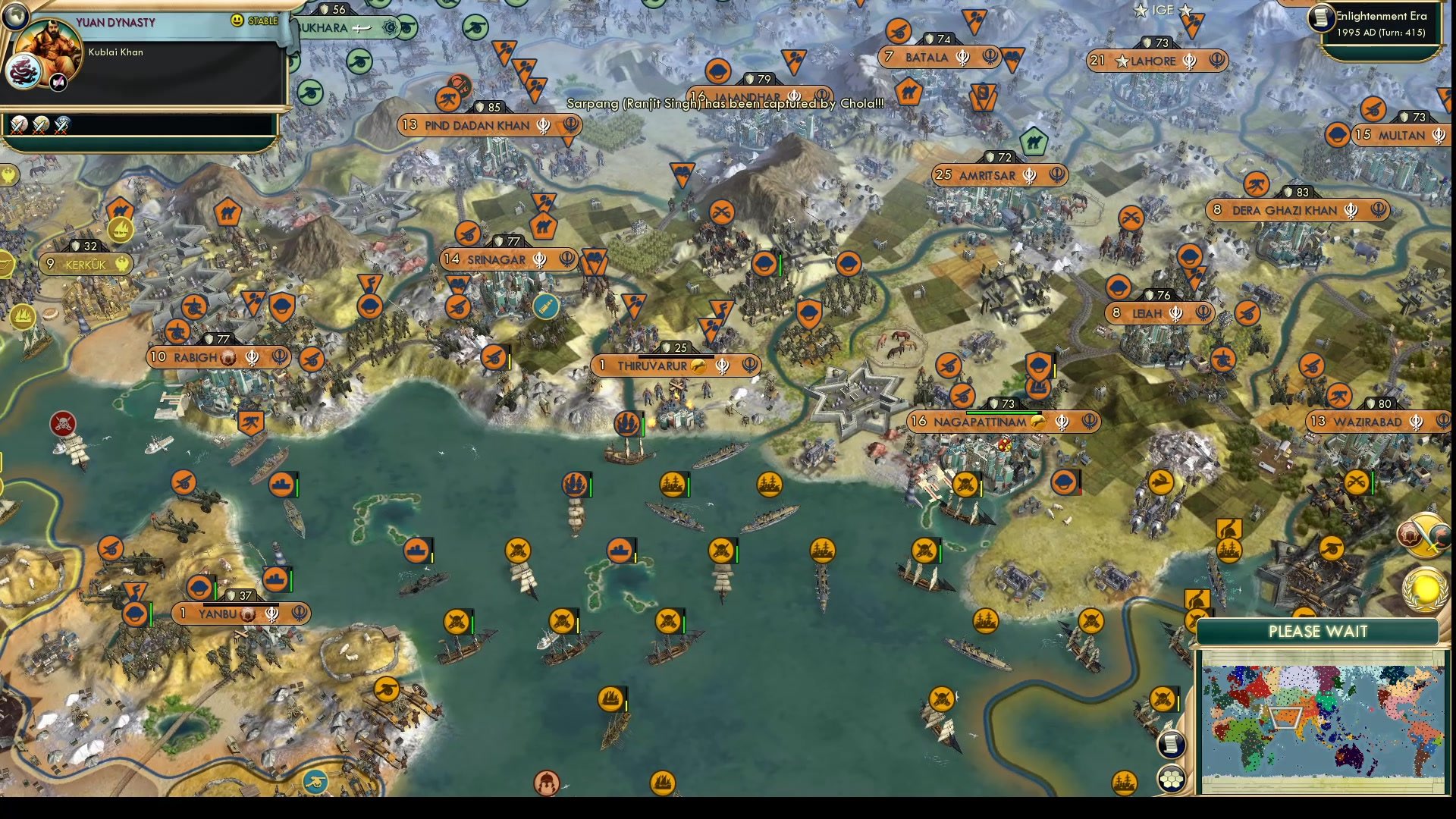Open the Multan city banner
The height and width of the screenshot is (819, 1456).
1401,136
